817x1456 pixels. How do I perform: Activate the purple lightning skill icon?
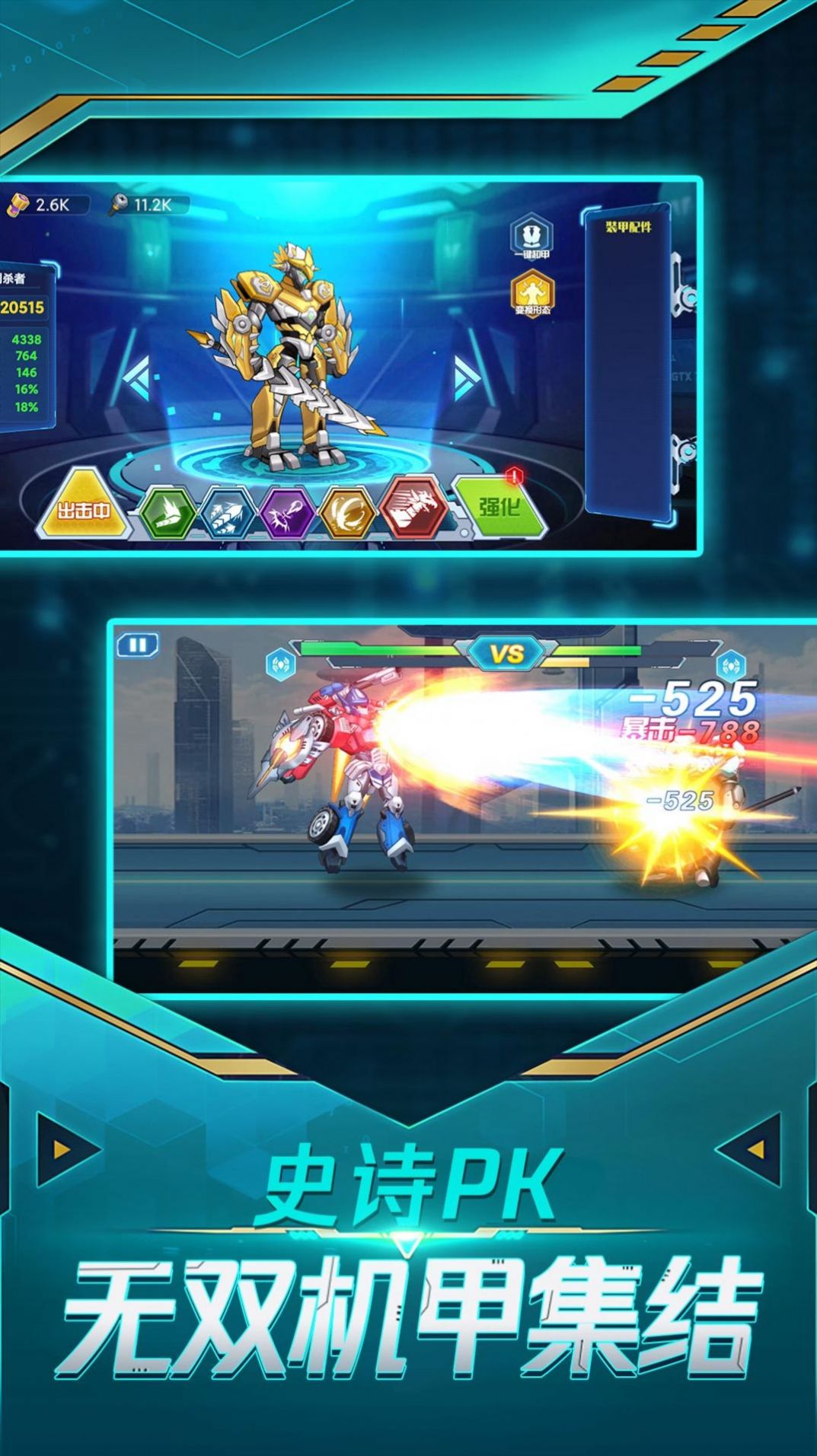(287, 511)
